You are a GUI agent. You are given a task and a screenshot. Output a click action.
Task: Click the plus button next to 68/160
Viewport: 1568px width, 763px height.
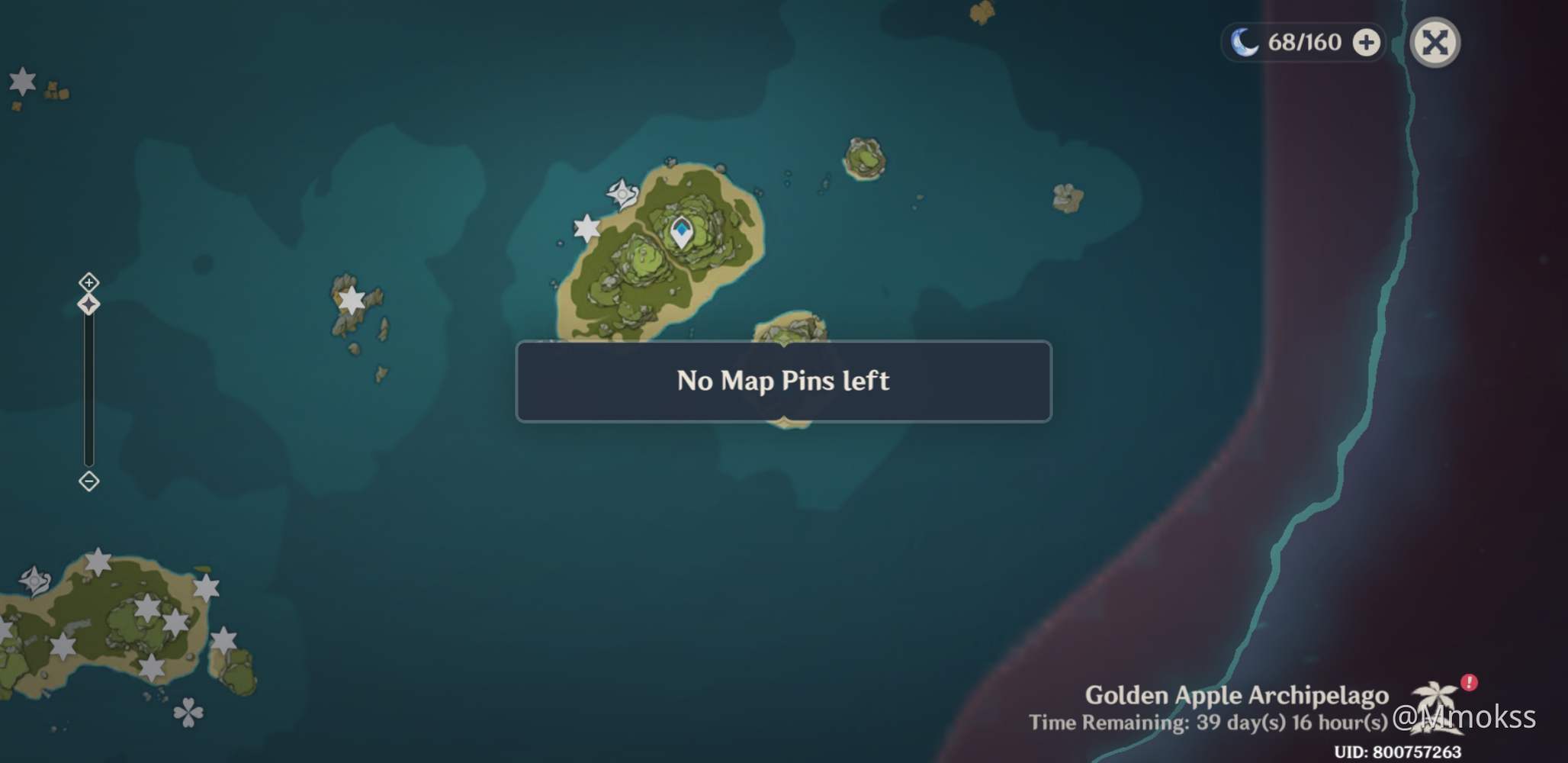[x=1366, y=43]
